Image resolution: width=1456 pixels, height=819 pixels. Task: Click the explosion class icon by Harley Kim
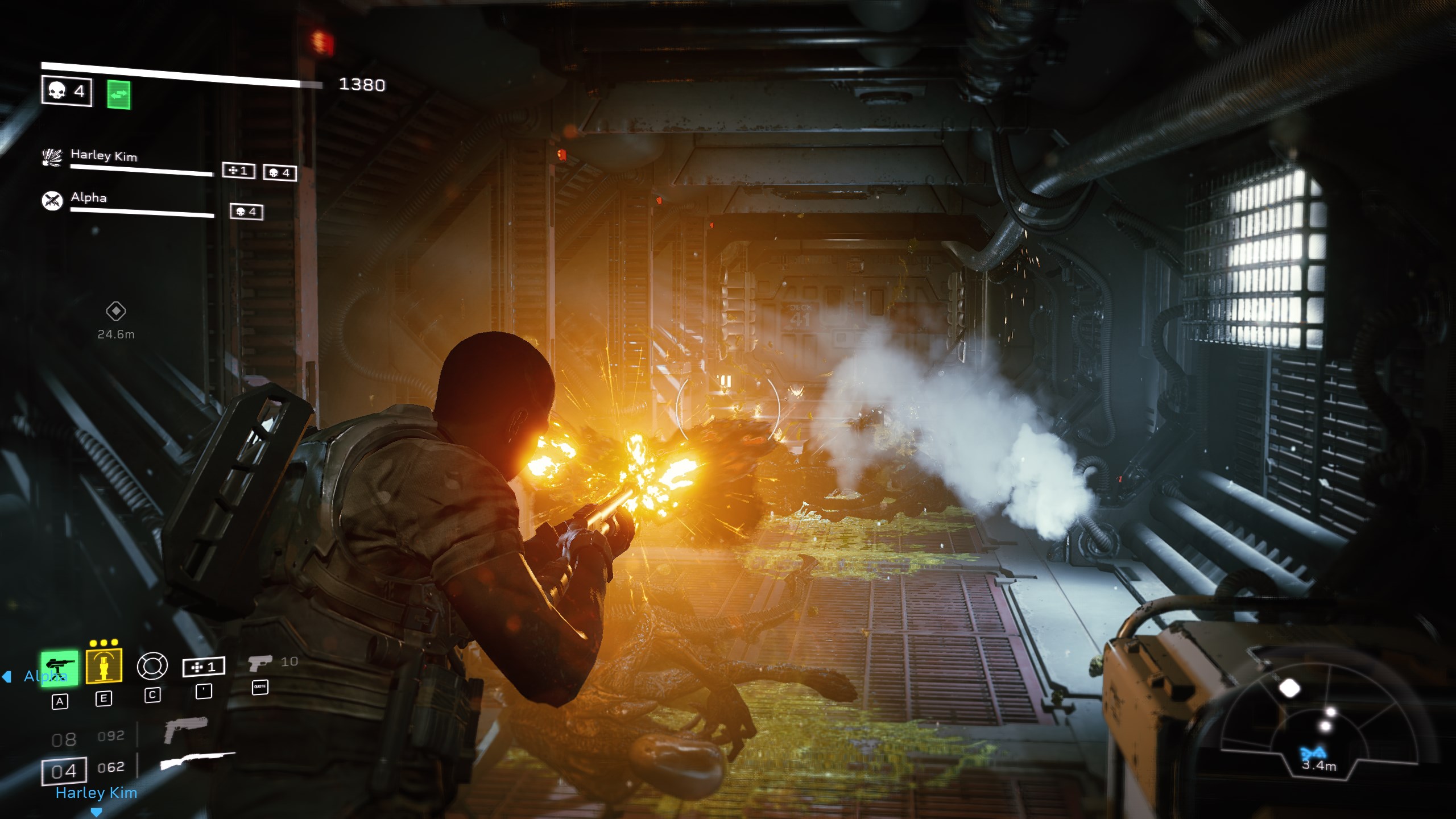tap(52, 156)
